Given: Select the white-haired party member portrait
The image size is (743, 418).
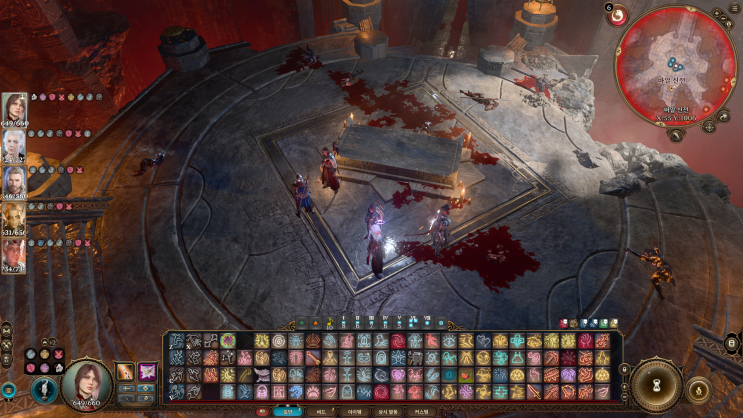Looking at the screenshot, I should [14, 141].
